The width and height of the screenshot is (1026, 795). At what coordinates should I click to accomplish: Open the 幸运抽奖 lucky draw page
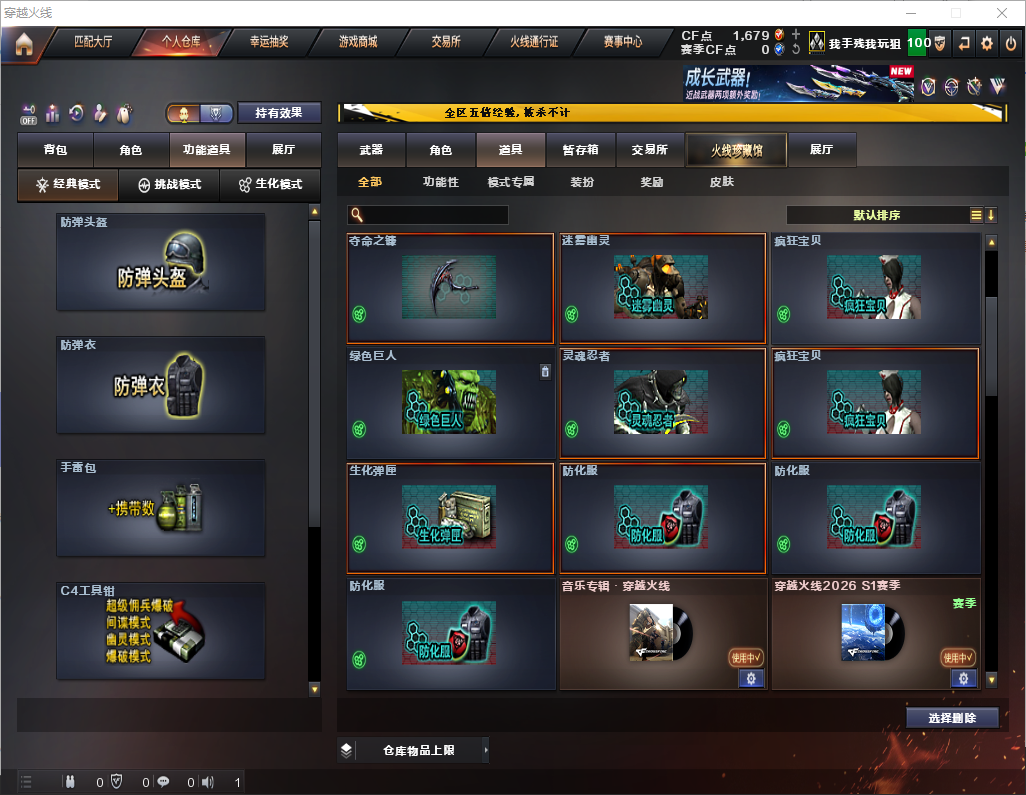(268, 42)
